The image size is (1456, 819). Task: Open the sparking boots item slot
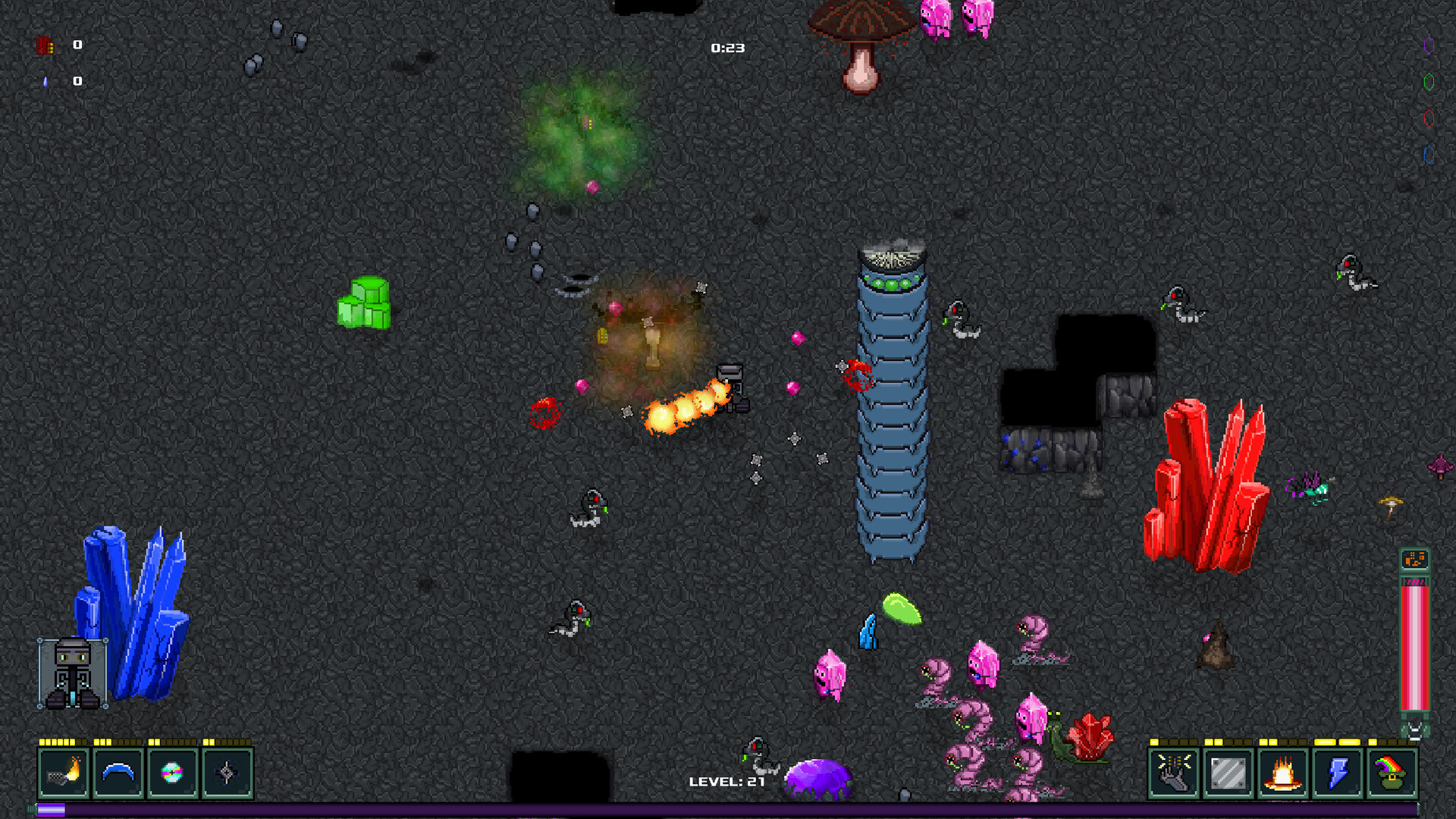1173,772
